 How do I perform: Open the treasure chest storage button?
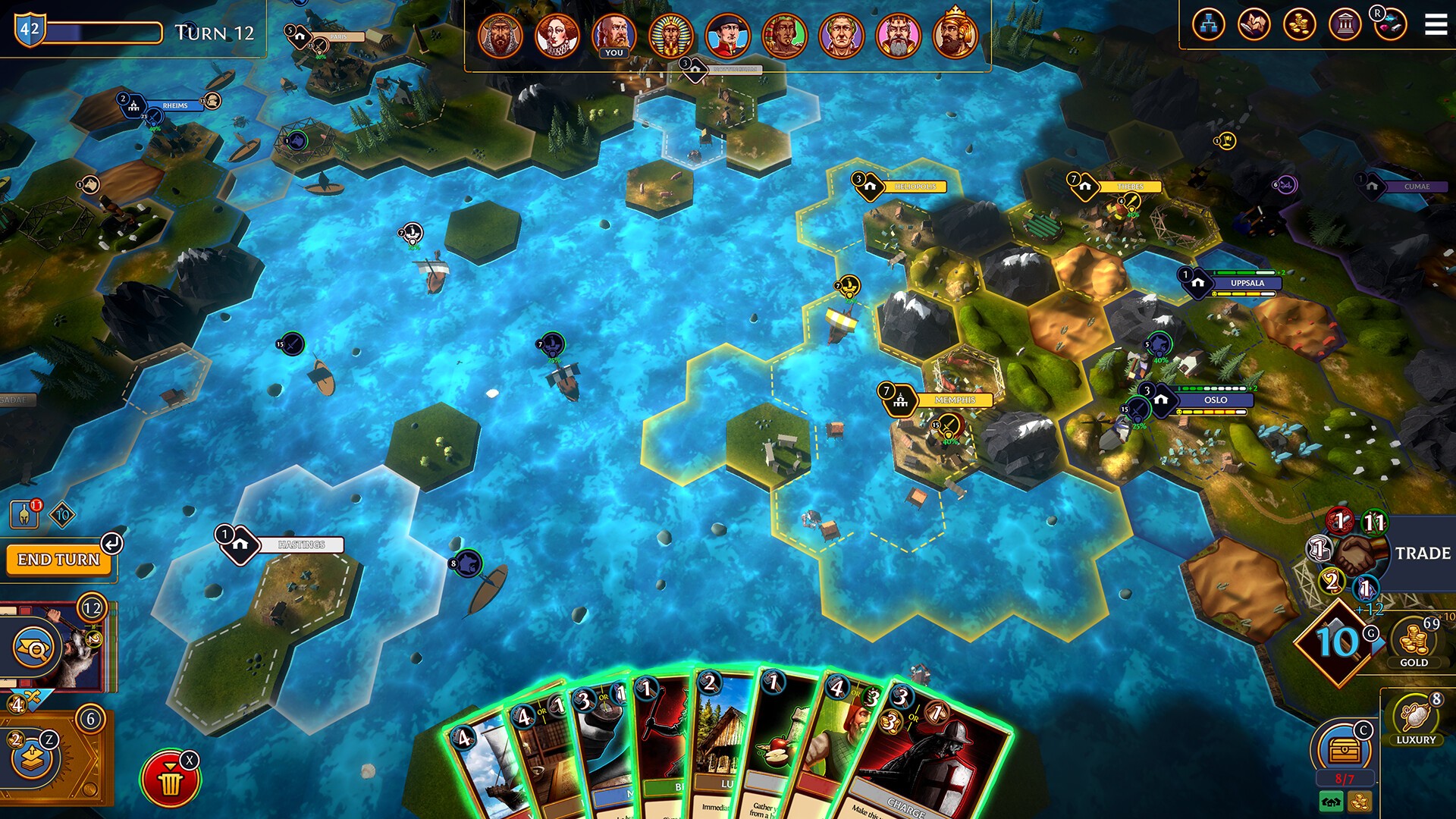1342,751
